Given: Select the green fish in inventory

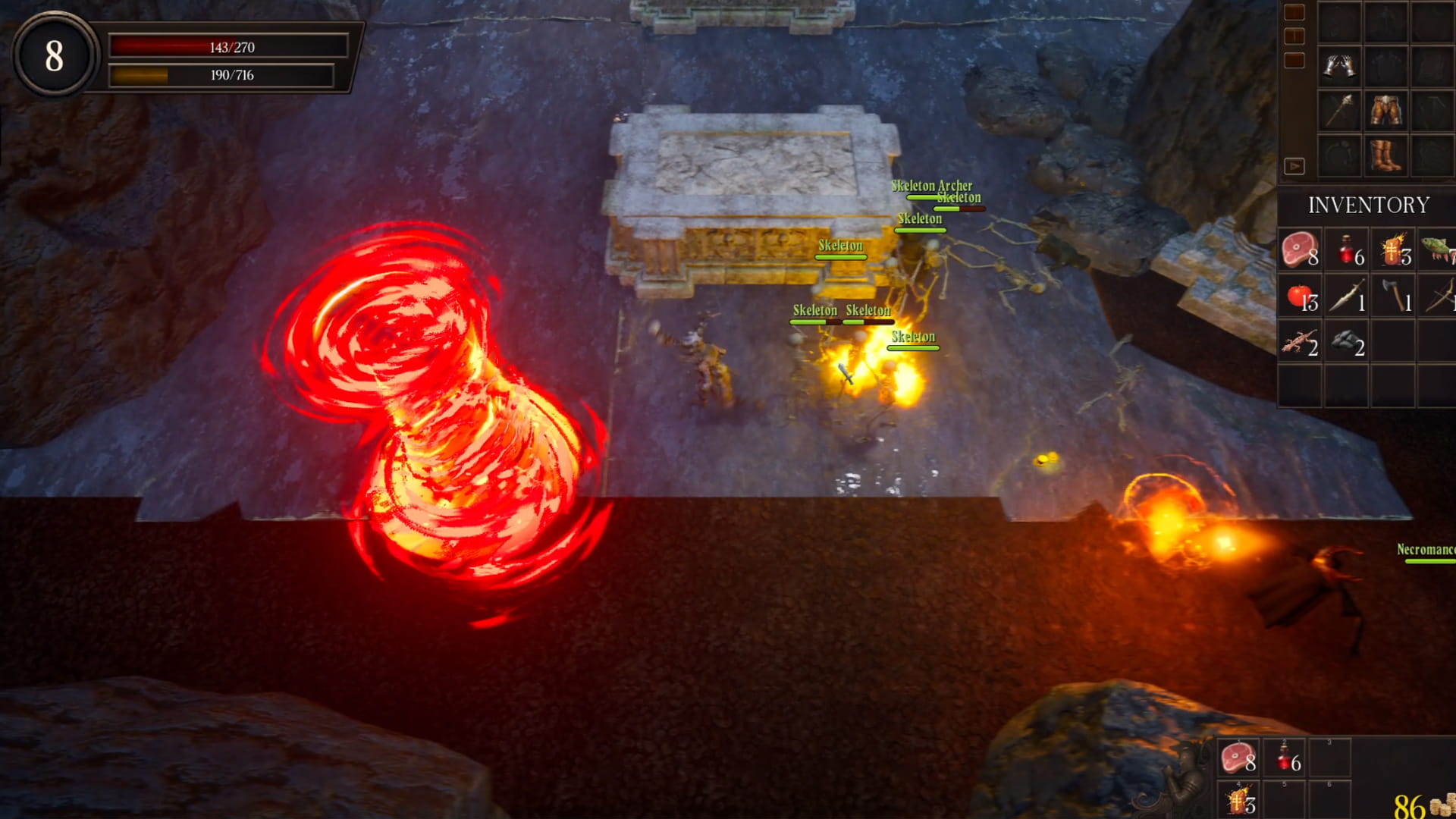Looking at the screenshot, I should point(1439,250).
